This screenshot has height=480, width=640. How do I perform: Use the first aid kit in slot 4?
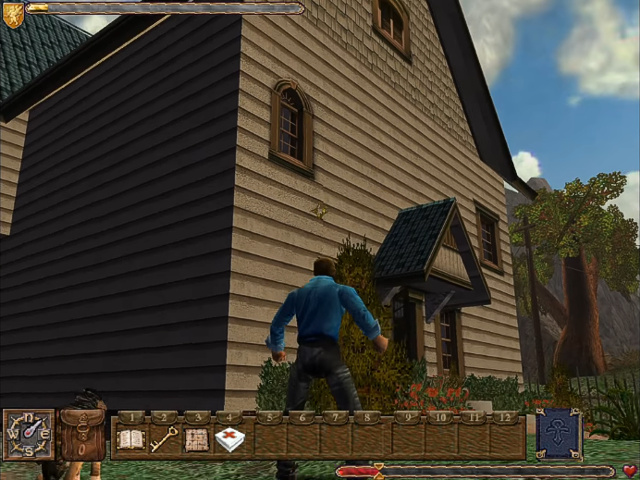coord(230,439)
